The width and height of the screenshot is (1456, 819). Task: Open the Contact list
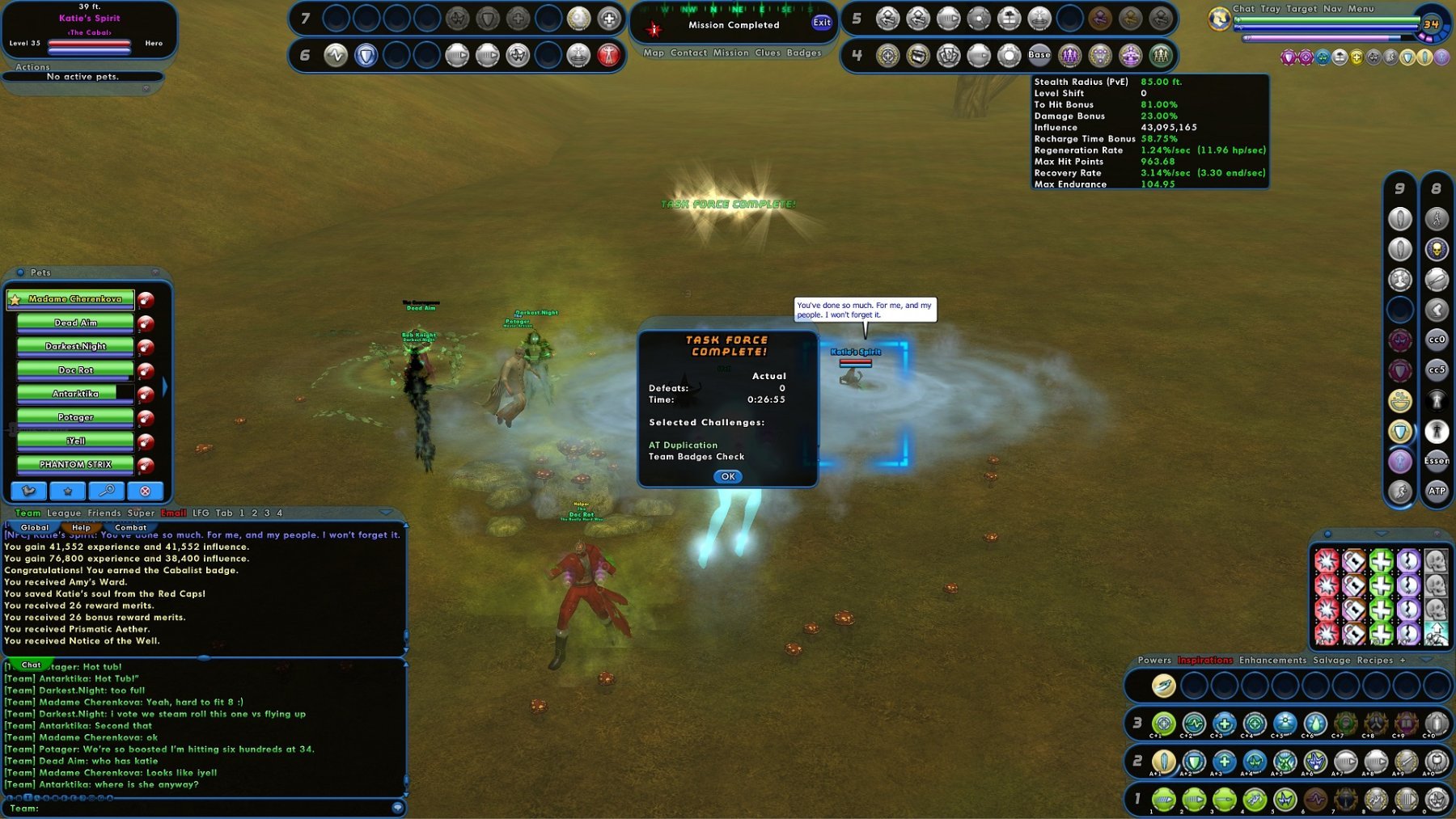[x=688, y=53]
